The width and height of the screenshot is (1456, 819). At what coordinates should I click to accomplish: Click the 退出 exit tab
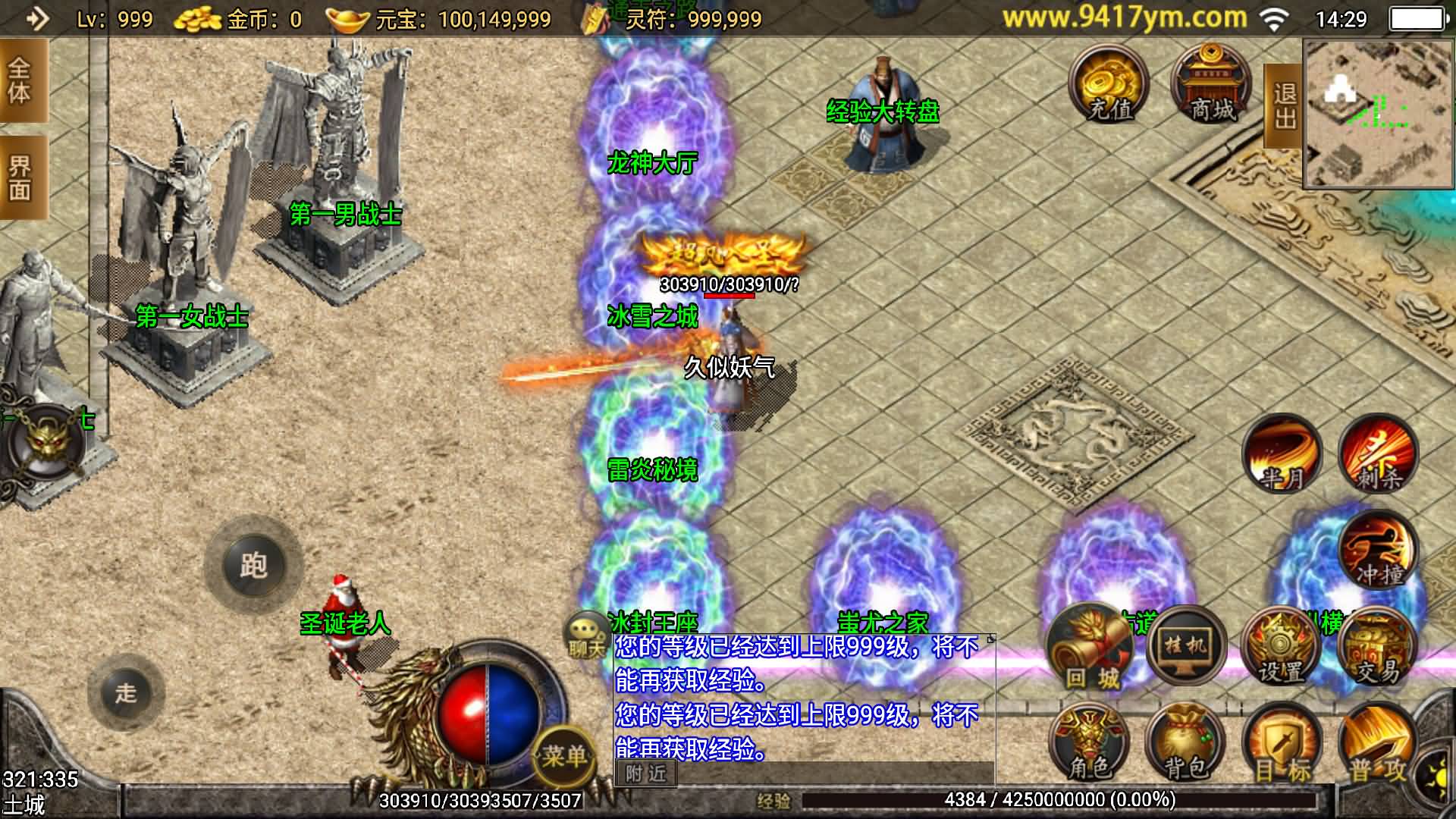point(1284,106)
